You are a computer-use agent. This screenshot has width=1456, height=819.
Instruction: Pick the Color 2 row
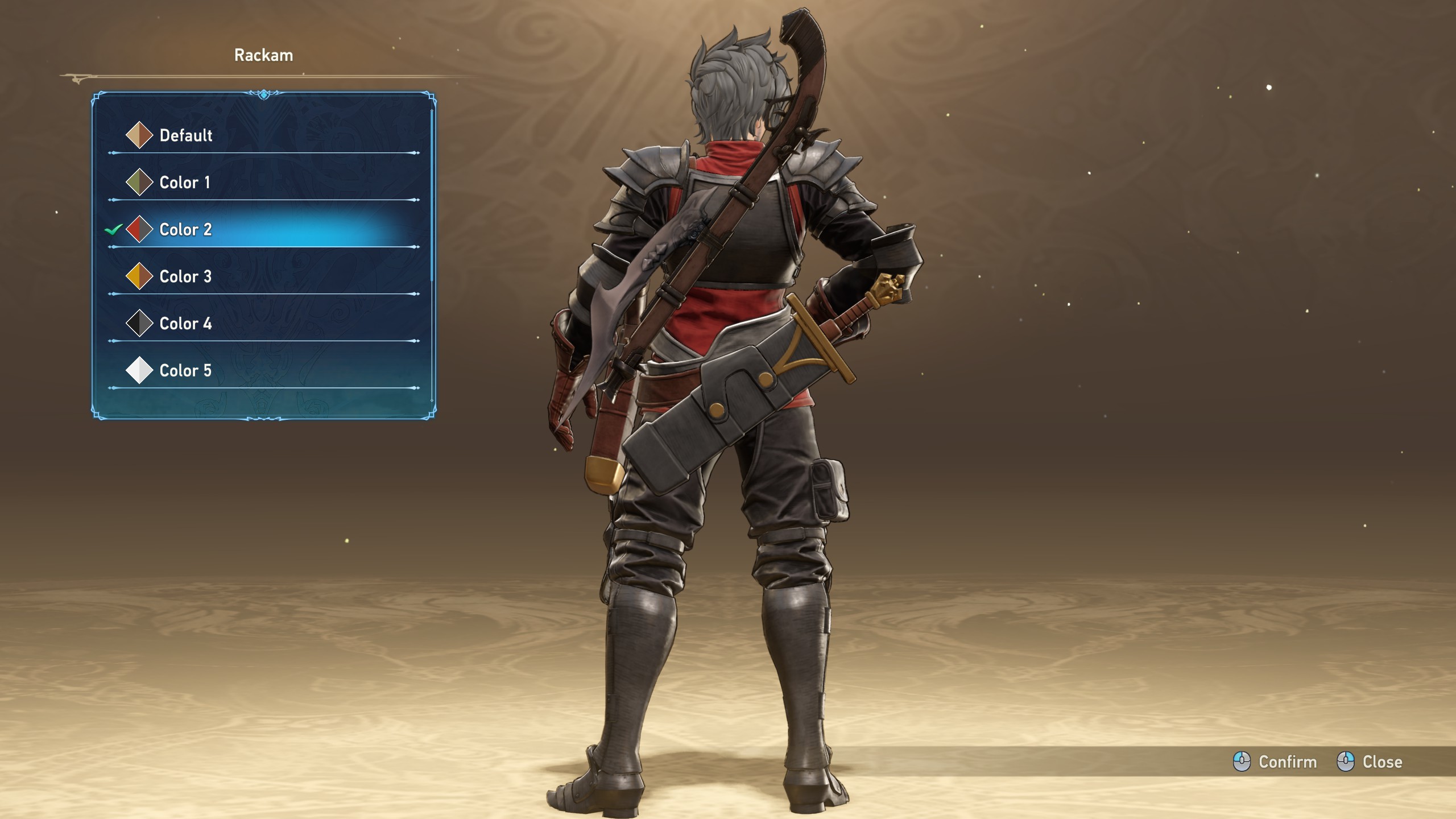pyautogui.click(x=185, y=230)
